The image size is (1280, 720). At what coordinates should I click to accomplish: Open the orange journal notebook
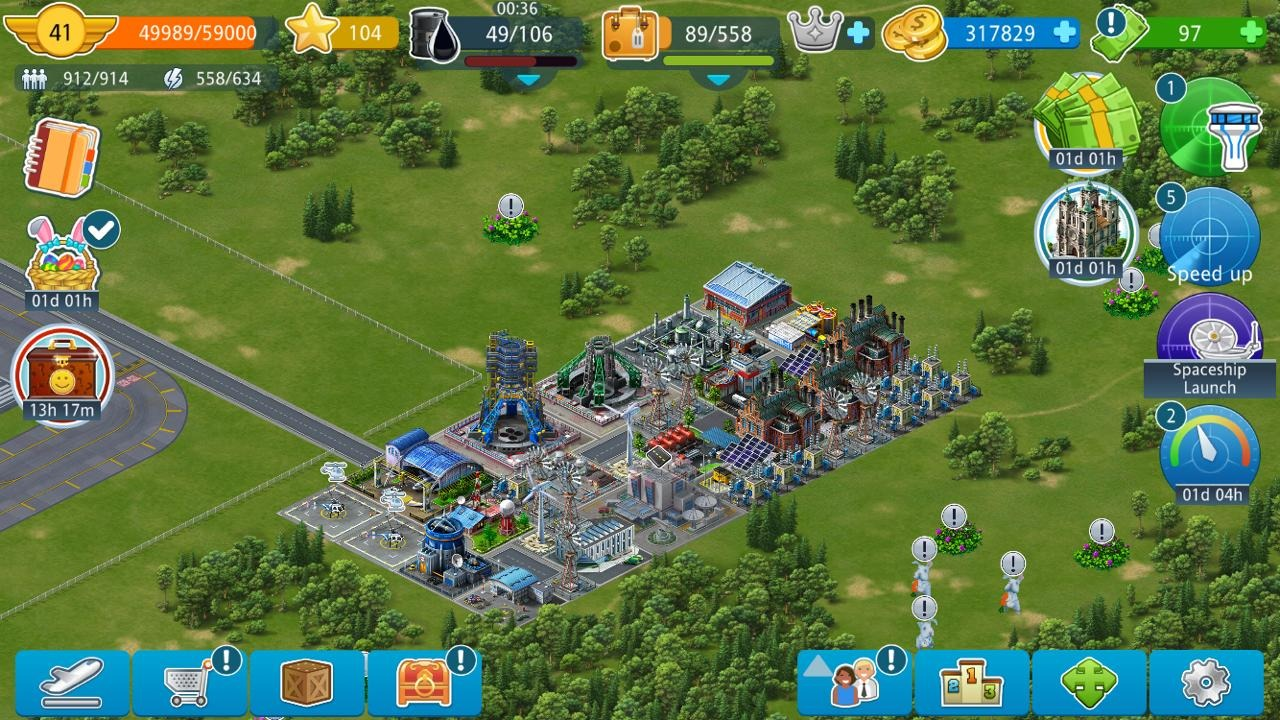click(61, 158)
